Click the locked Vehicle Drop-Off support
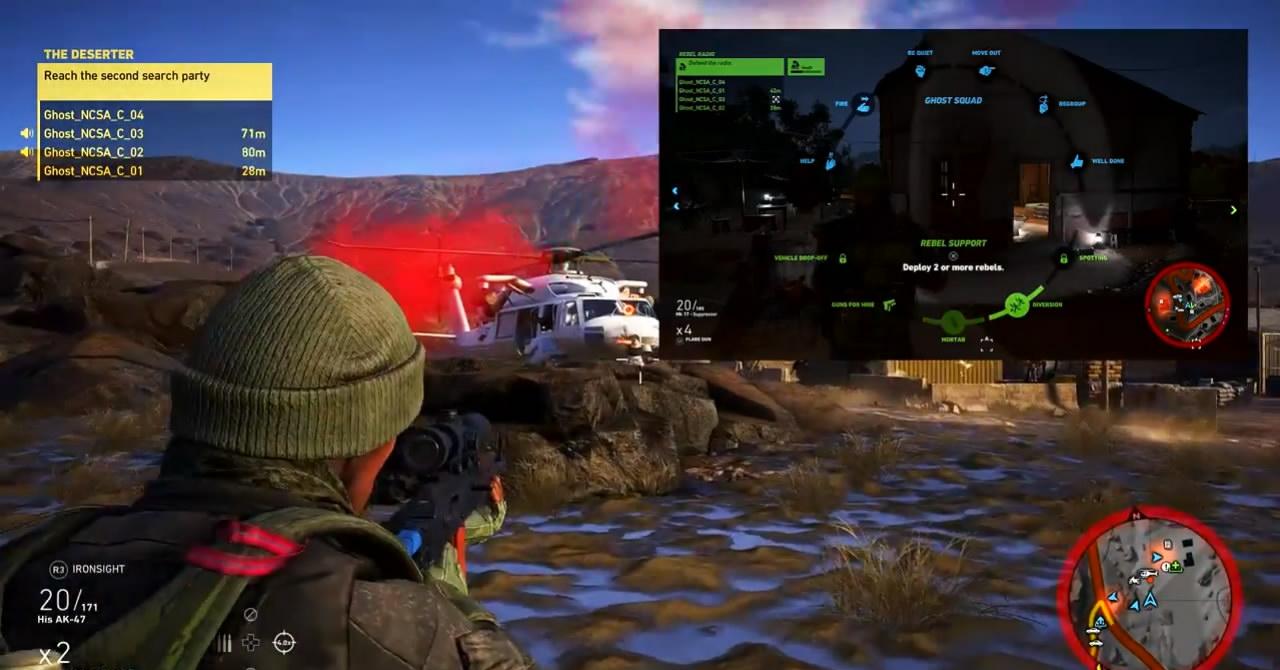 pos(843,258)
